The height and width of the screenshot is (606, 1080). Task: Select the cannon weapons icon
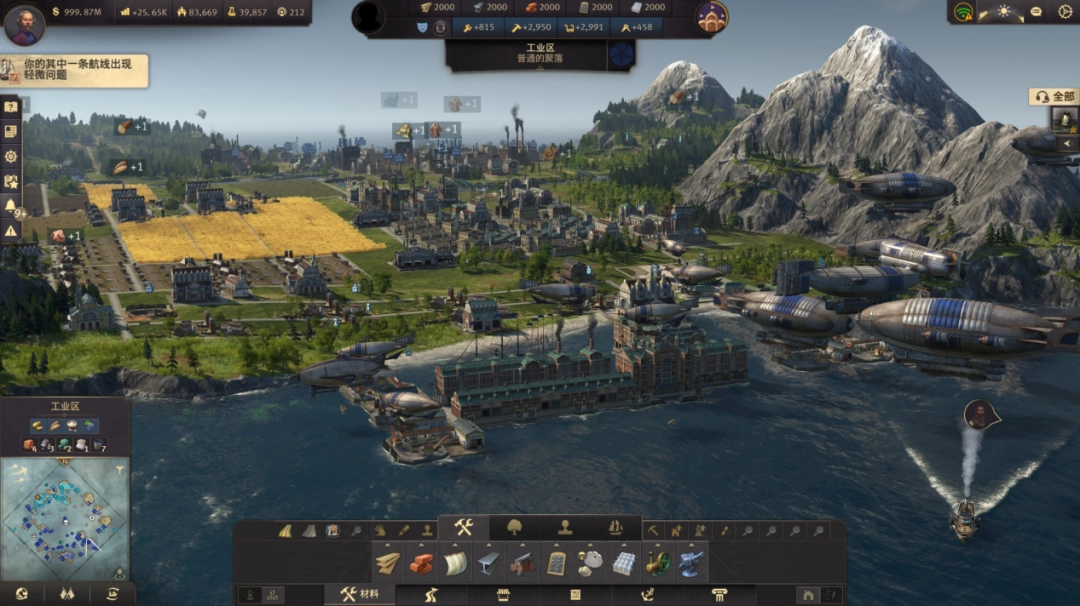521,563
